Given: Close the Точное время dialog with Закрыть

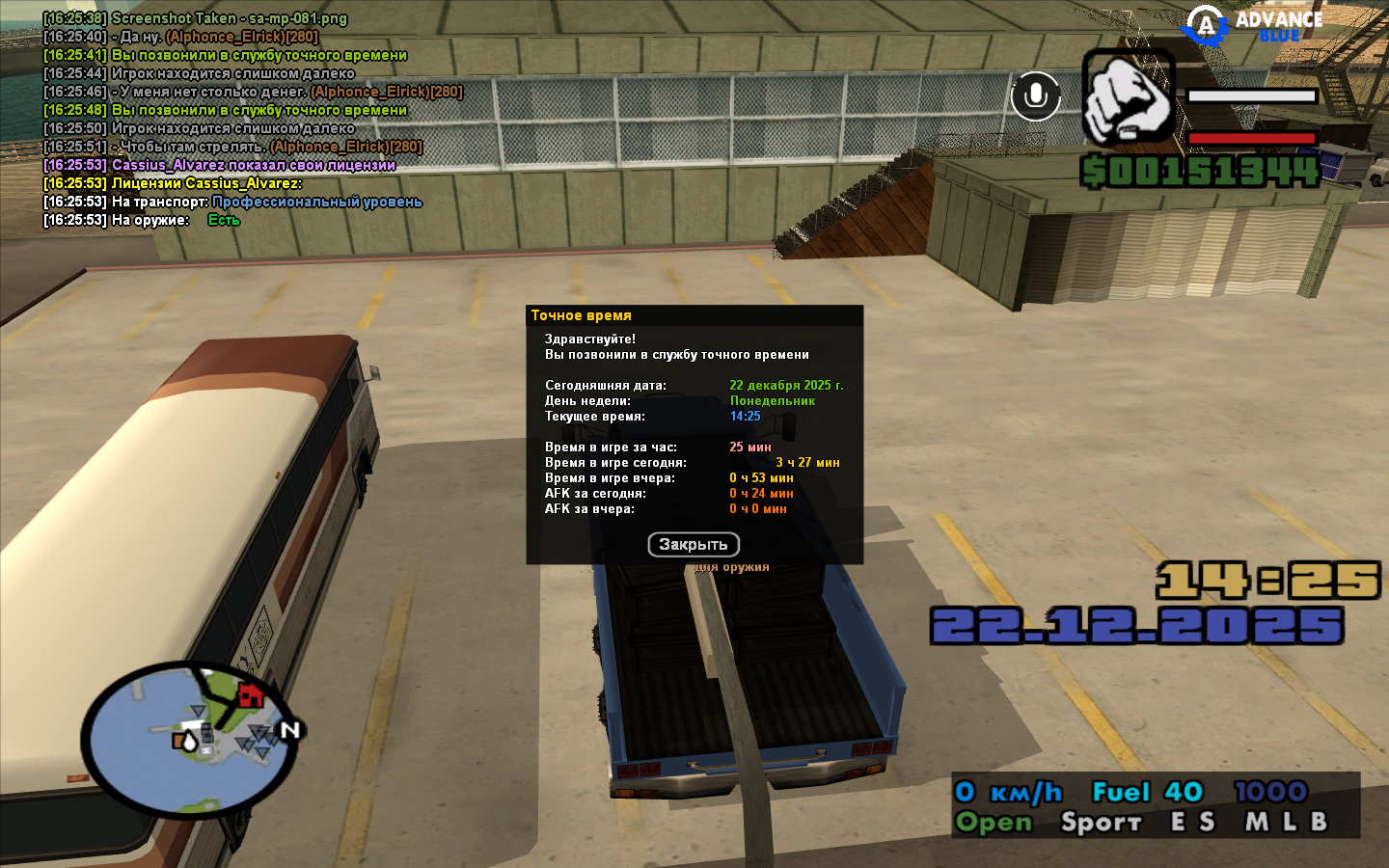Looking at the screenshot, I should [694, 545].
